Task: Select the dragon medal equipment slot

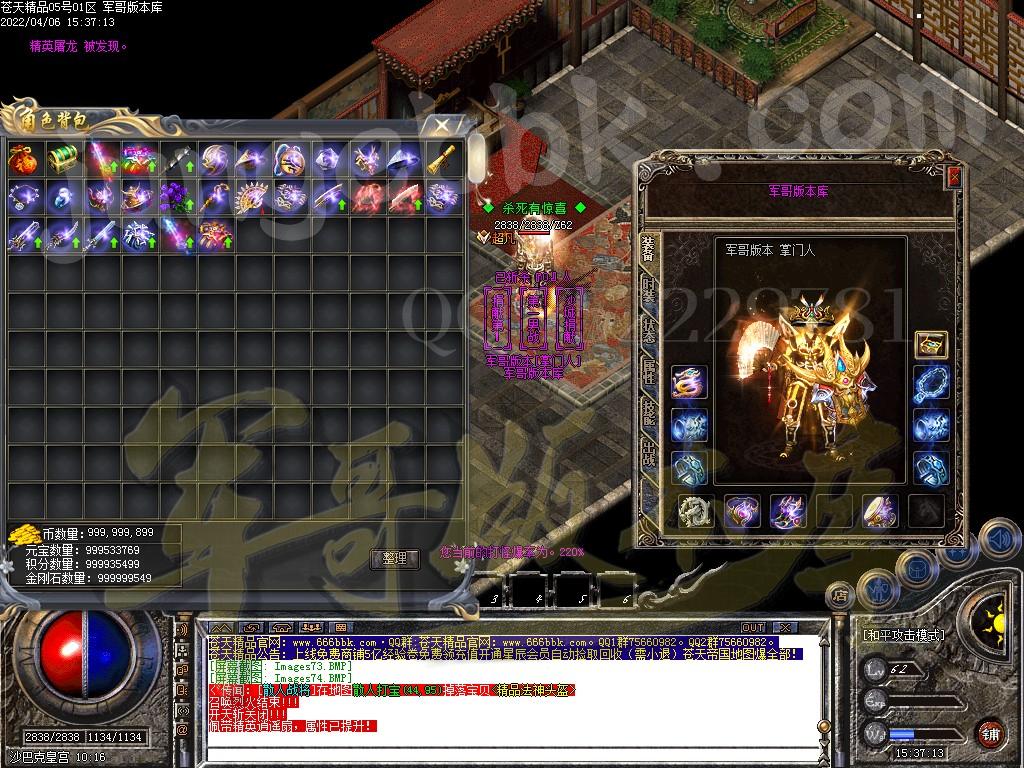Action: 689,382
